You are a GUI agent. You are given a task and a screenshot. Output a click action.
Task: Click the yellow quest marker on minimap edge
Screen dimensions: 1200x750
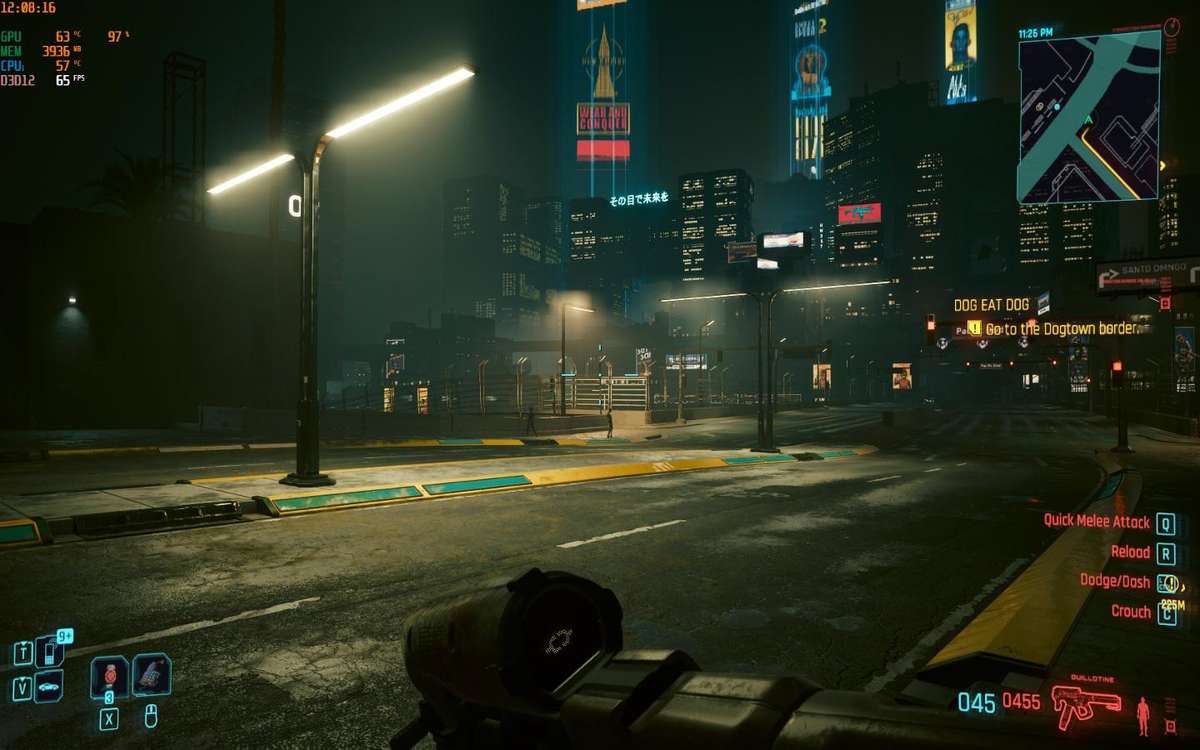[1162, 165]
